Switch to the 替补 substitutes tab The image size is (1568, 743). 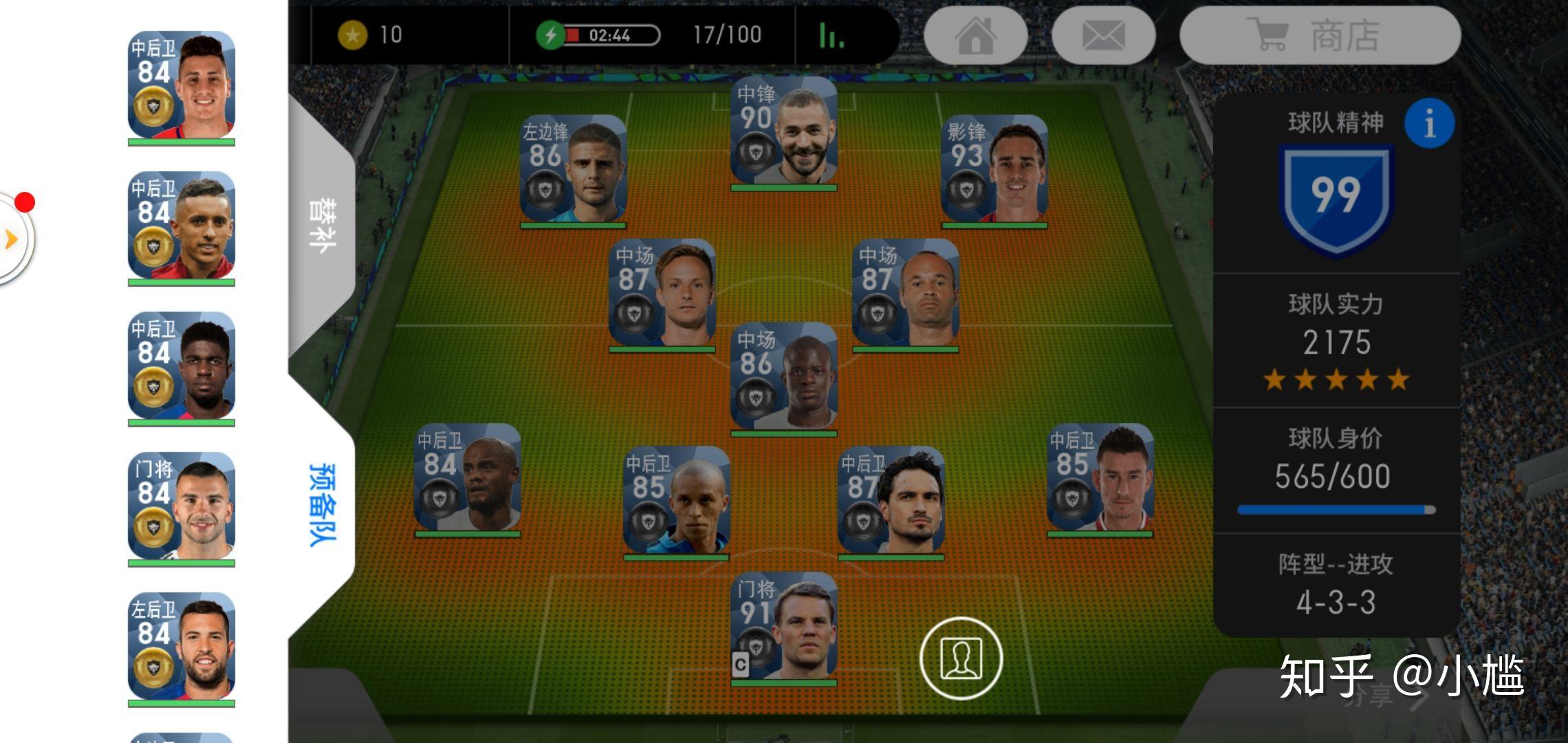point(322,226)
